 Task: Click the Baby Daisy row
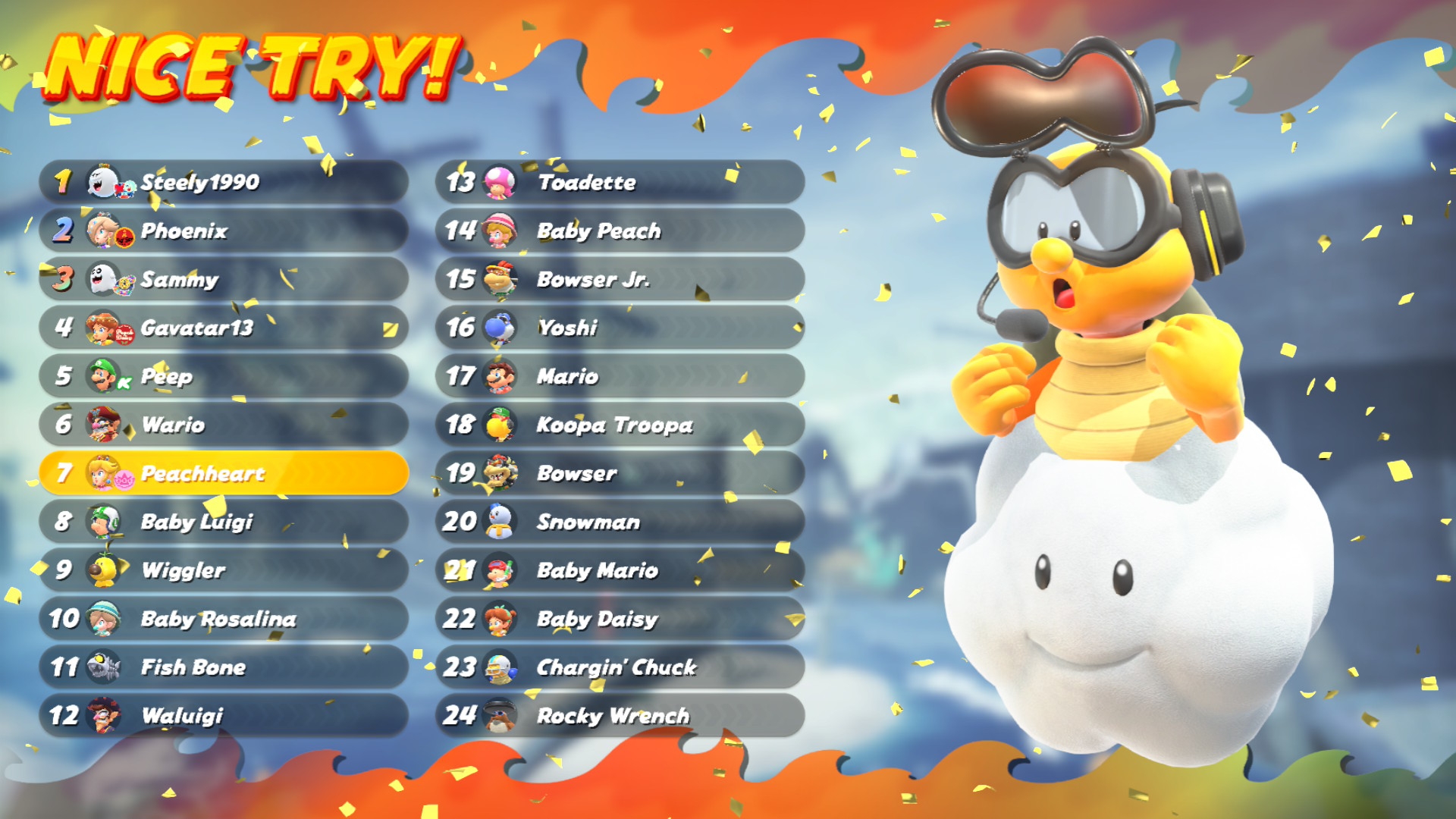point(620,619)
